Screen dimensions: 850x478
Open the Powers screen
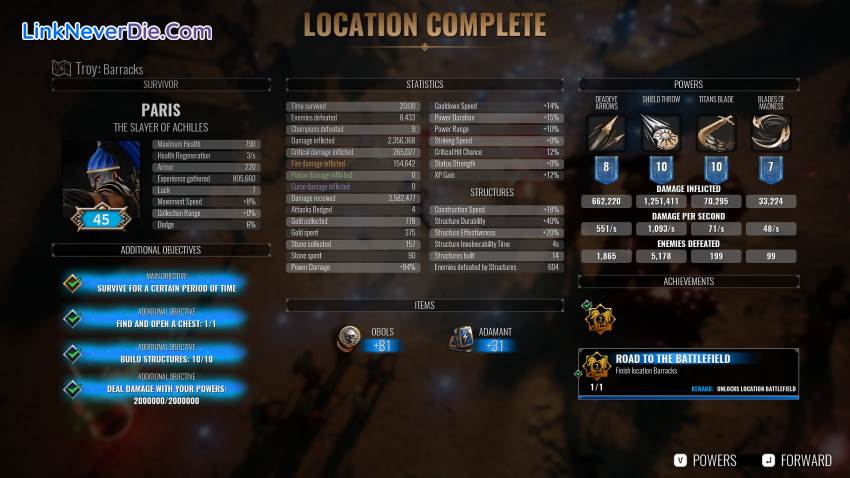coord(705,460)
